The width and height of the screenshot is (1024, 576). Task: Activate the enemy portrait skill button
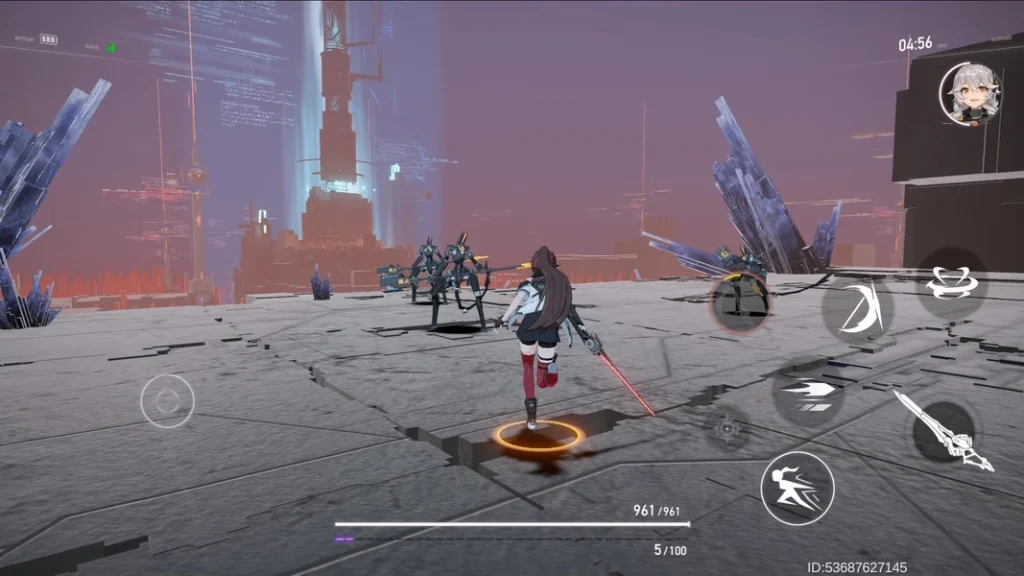tap(741, 298)
